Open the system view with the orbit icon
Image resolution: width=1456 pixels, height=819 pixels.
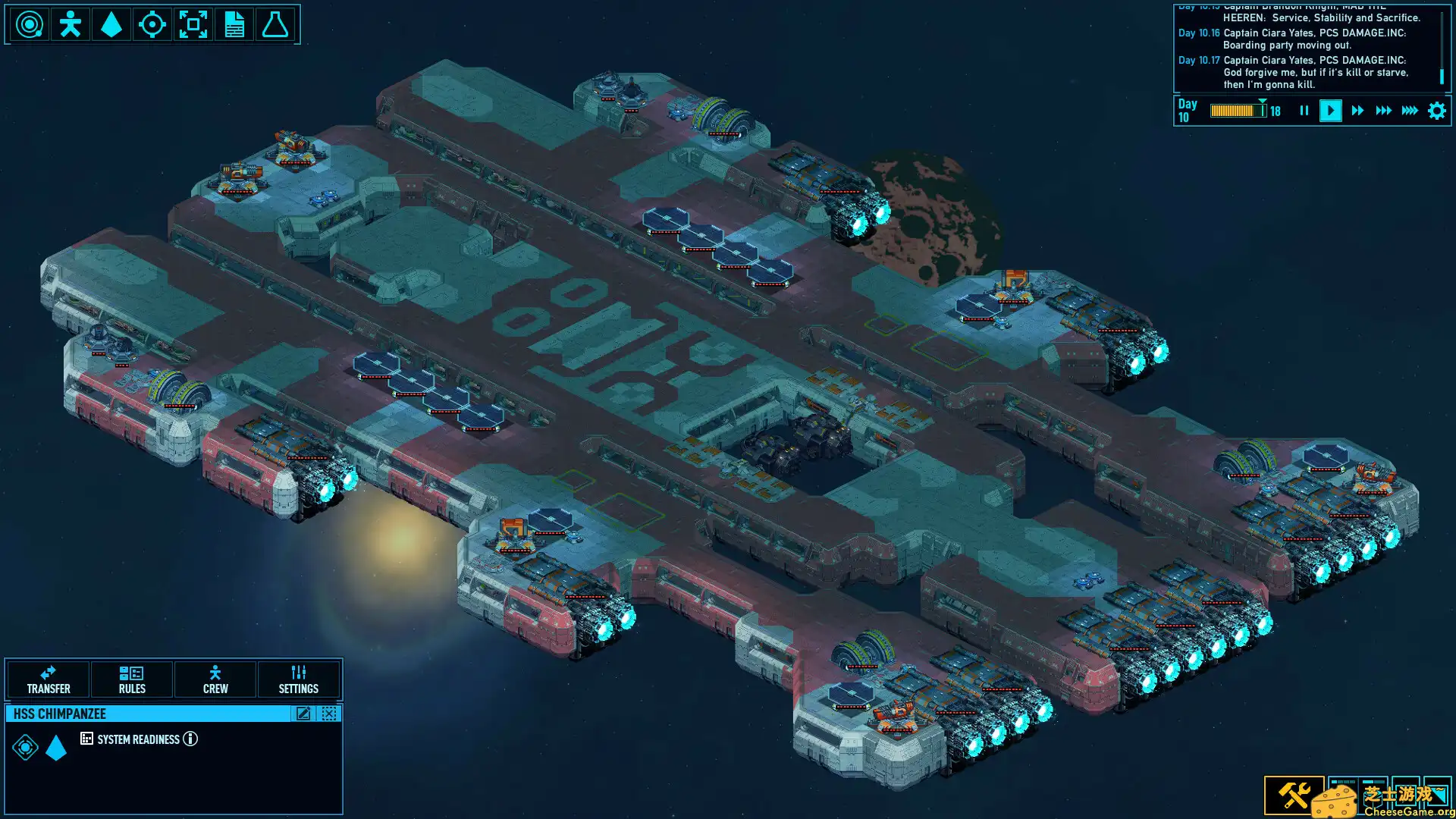click(29, 24)
